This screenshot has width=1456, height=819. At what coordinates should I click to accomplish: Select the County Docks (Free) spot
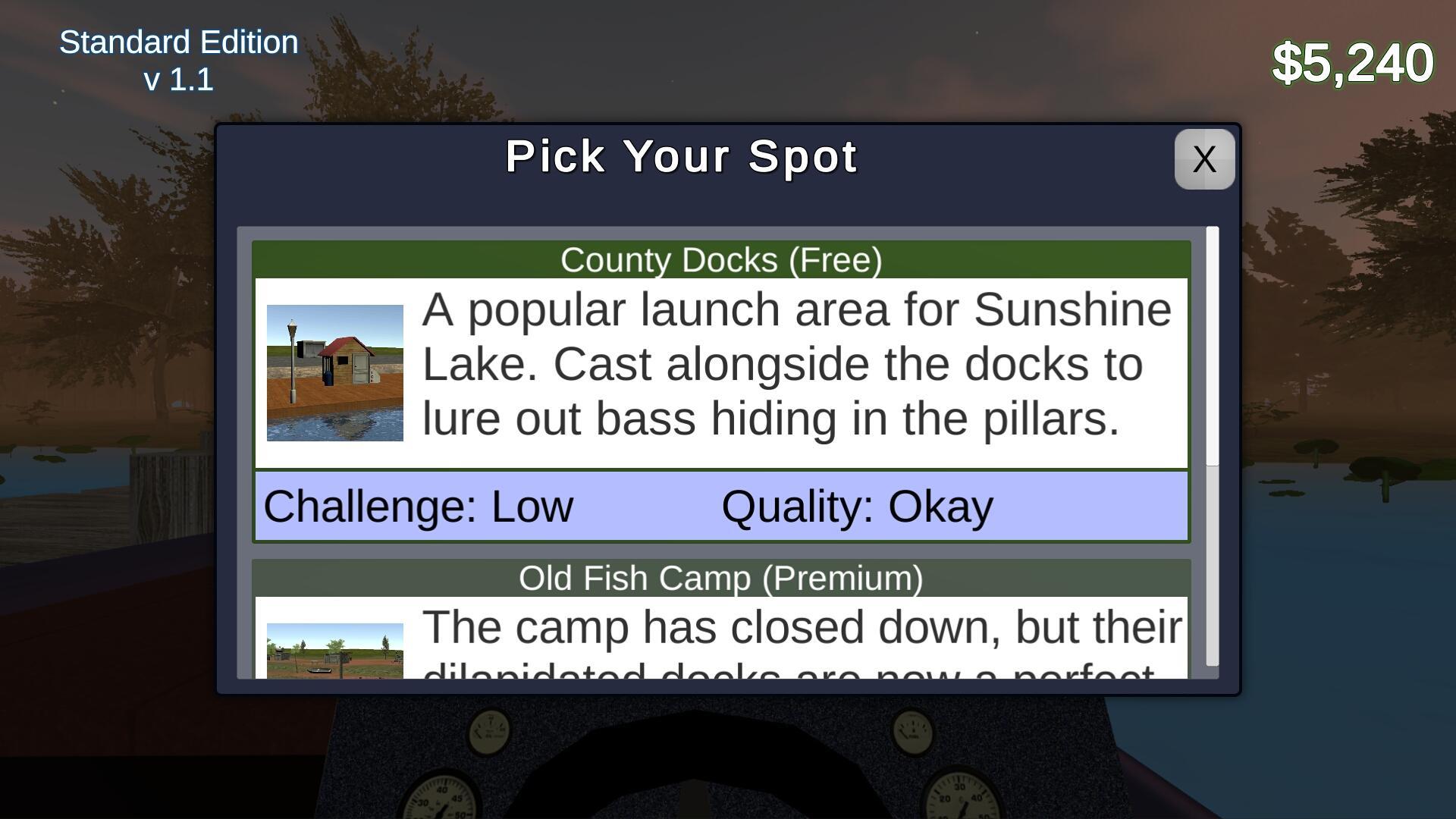tap(720, 260)
